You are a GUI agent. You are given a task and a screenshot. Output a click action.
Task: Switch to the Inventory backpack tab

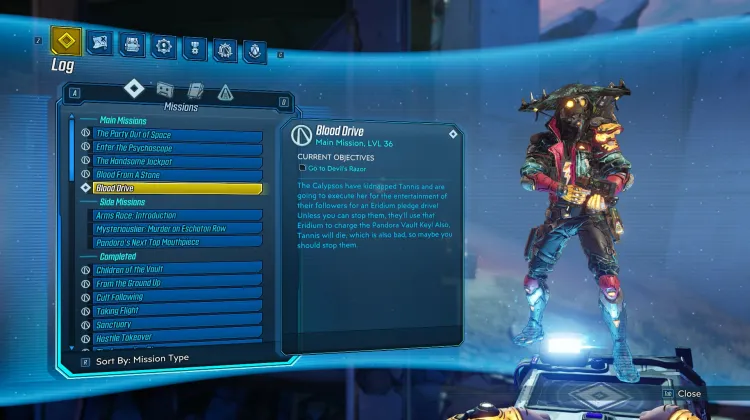tap(132, 44)
